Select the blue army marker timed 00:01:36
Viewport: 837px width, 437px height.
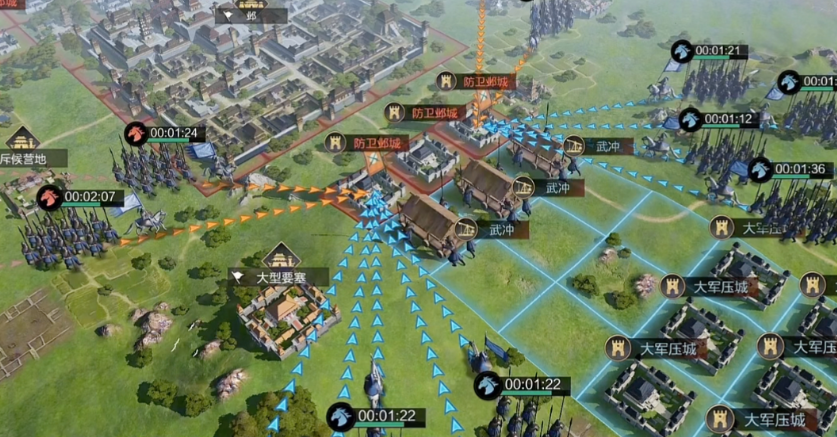(x=760, y=169)
